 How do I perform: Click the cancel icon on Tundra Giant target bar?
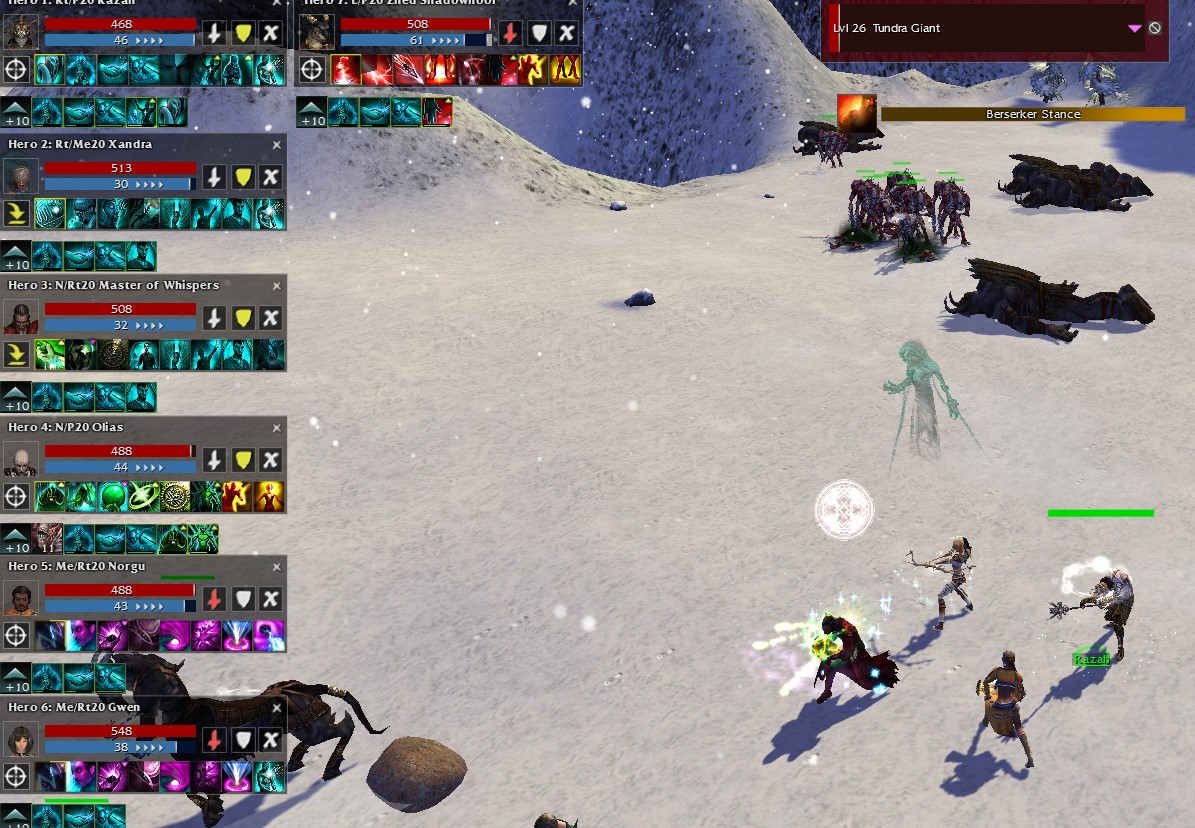pyautogui.click(x=1155, y=28)
